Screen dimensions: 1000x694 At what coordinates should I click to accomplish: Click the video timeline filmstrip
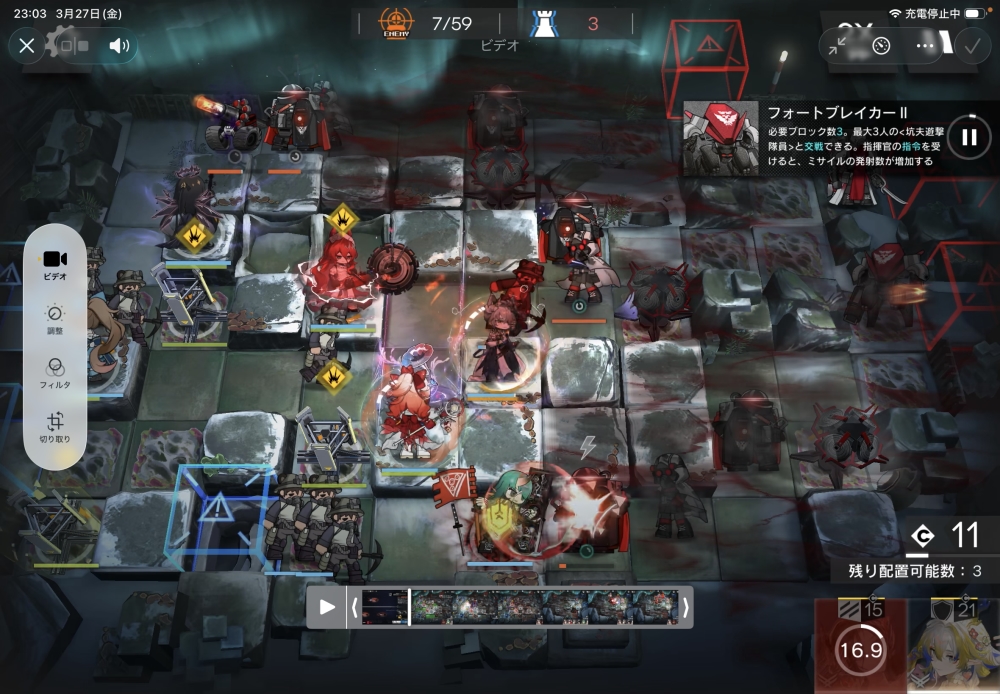click(x=518, y=607)
